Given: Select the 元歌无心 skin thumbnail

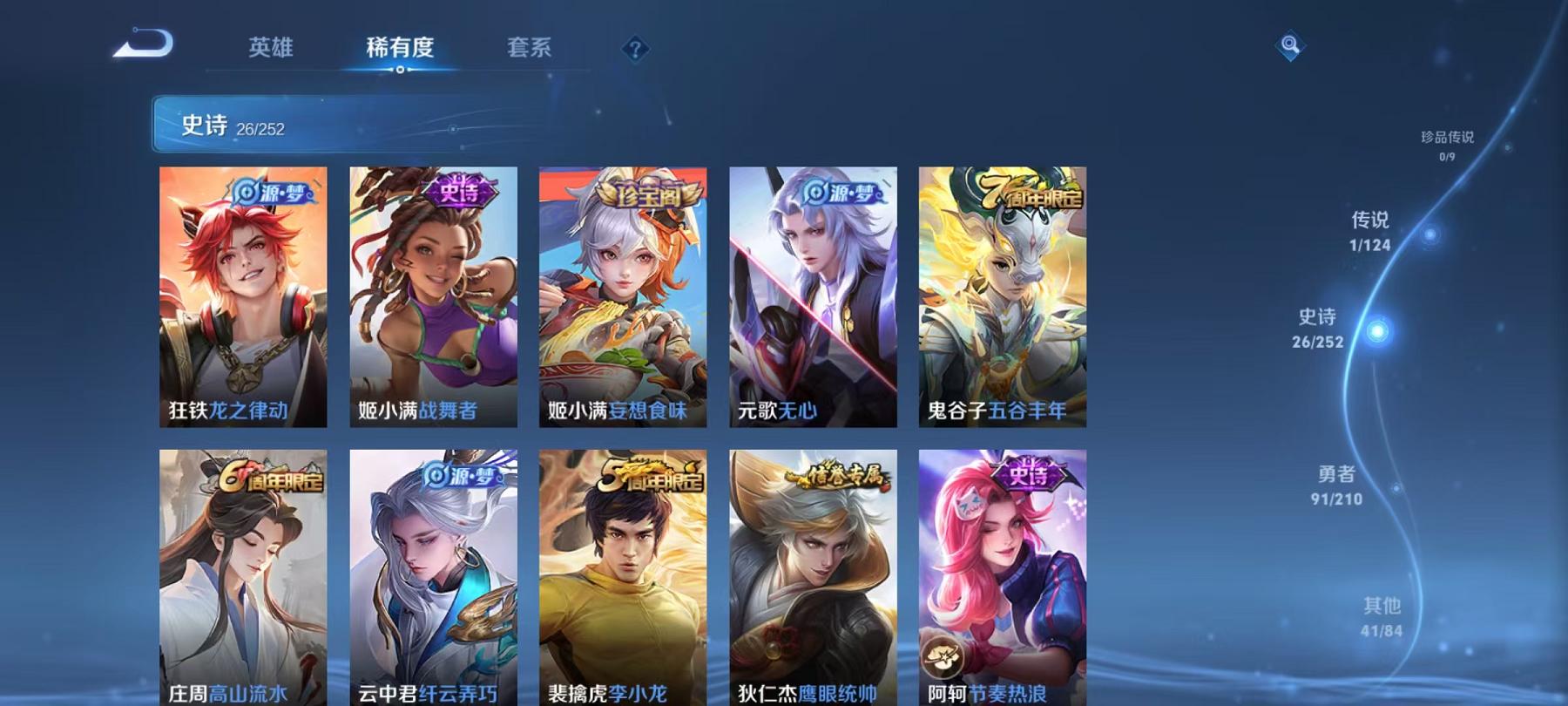Looking at the screenshot, I should tap(814, 296).
